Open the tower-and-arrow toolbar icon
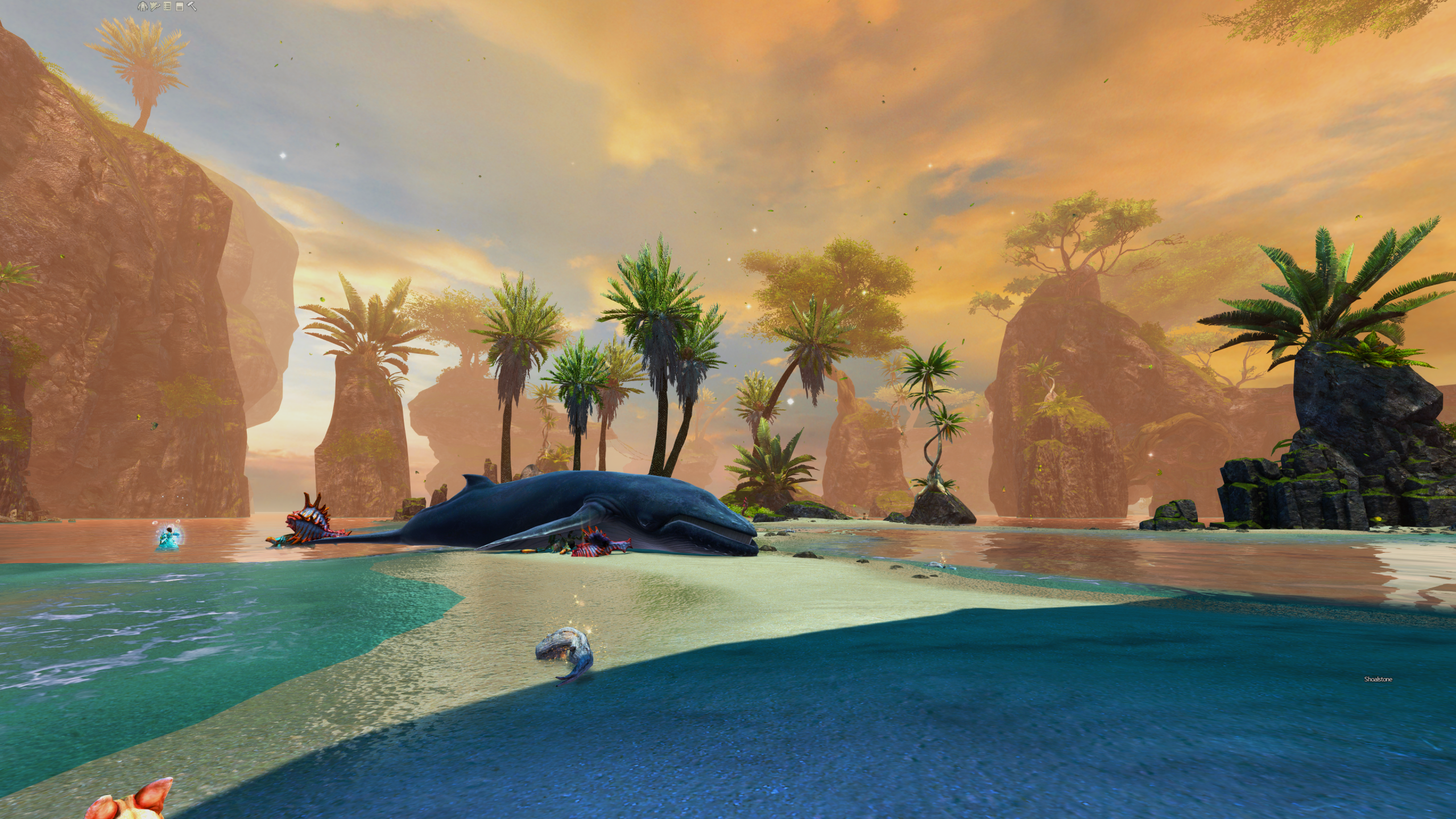 pos(155,7)
